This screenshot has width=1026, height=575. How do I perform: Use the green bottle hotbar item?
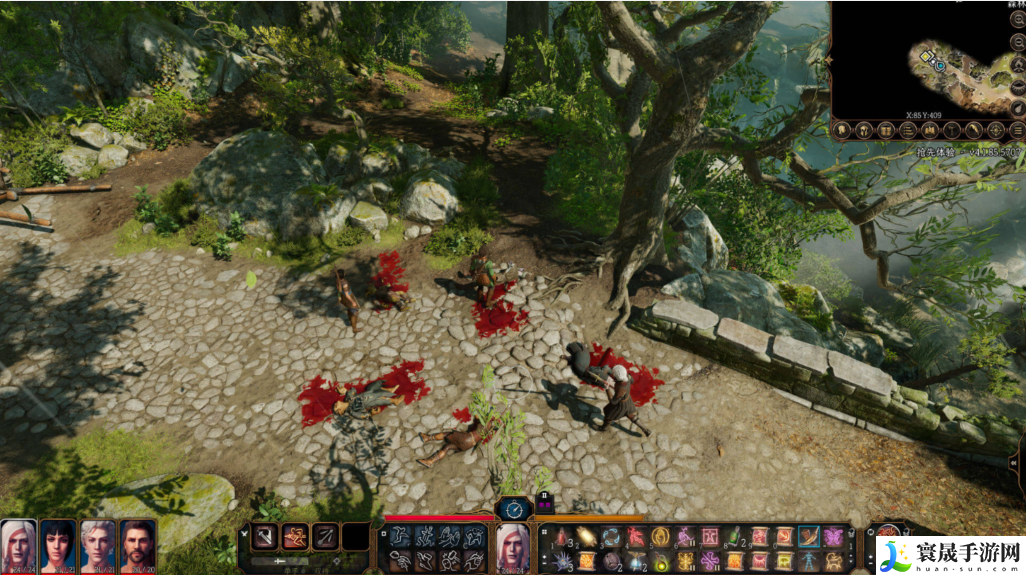pyautogui.click(x=734, y=537)
